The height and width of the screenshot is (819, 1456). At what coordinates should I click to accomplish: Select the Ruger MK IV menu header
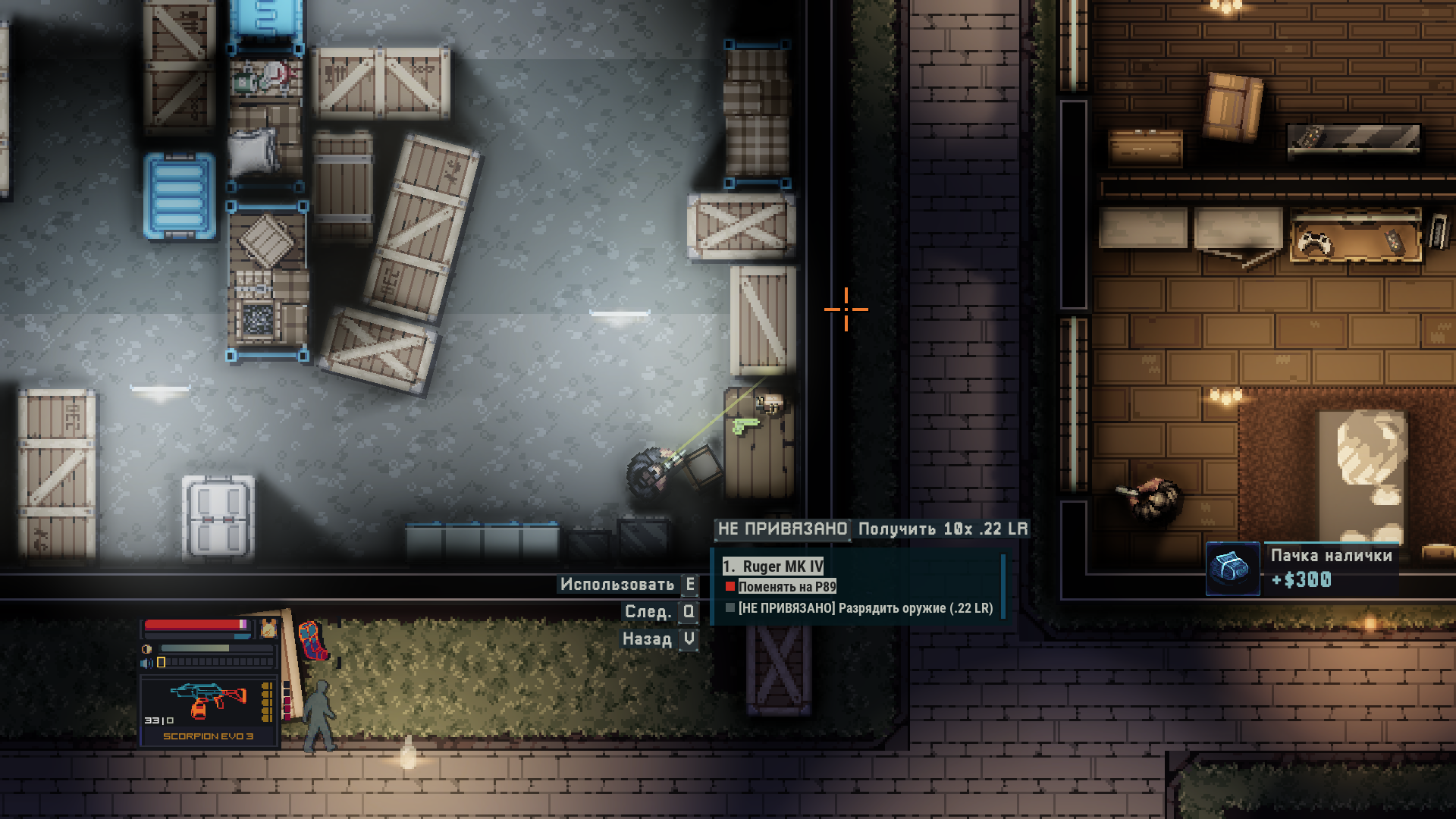coord(773,566)
